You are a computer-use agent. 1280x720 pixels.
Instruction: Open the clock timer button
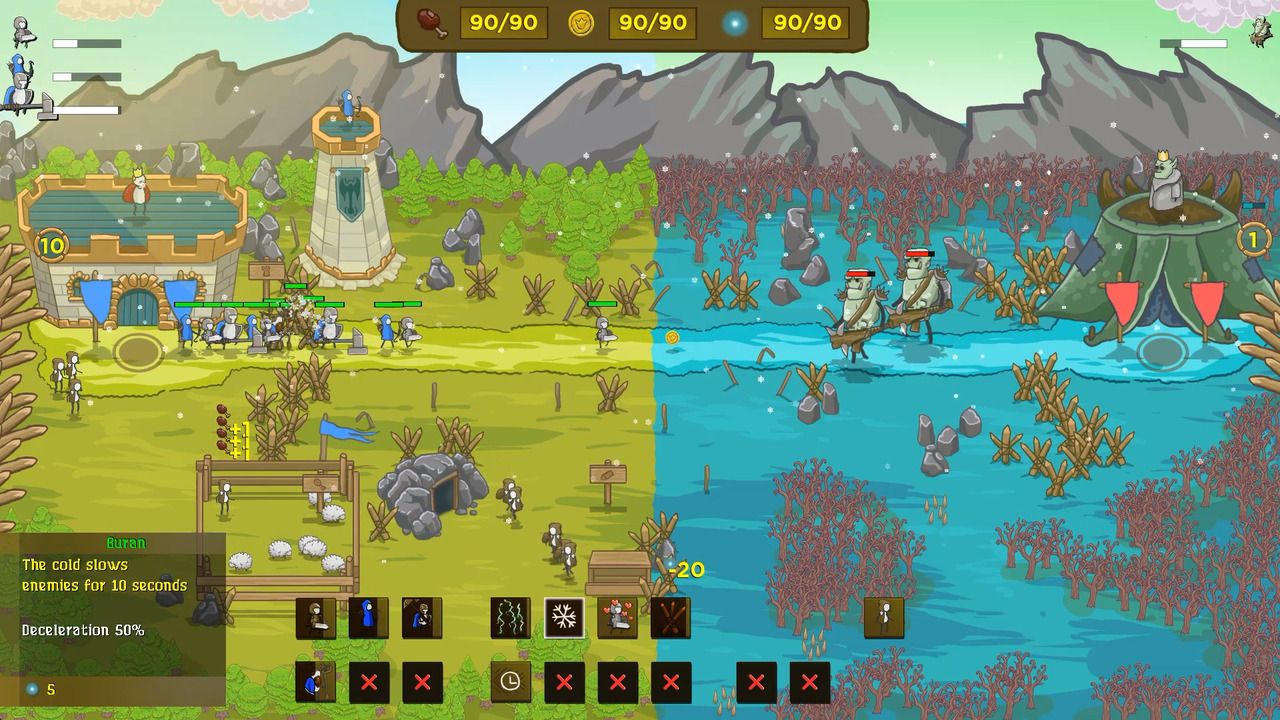[x=510, y=683]
